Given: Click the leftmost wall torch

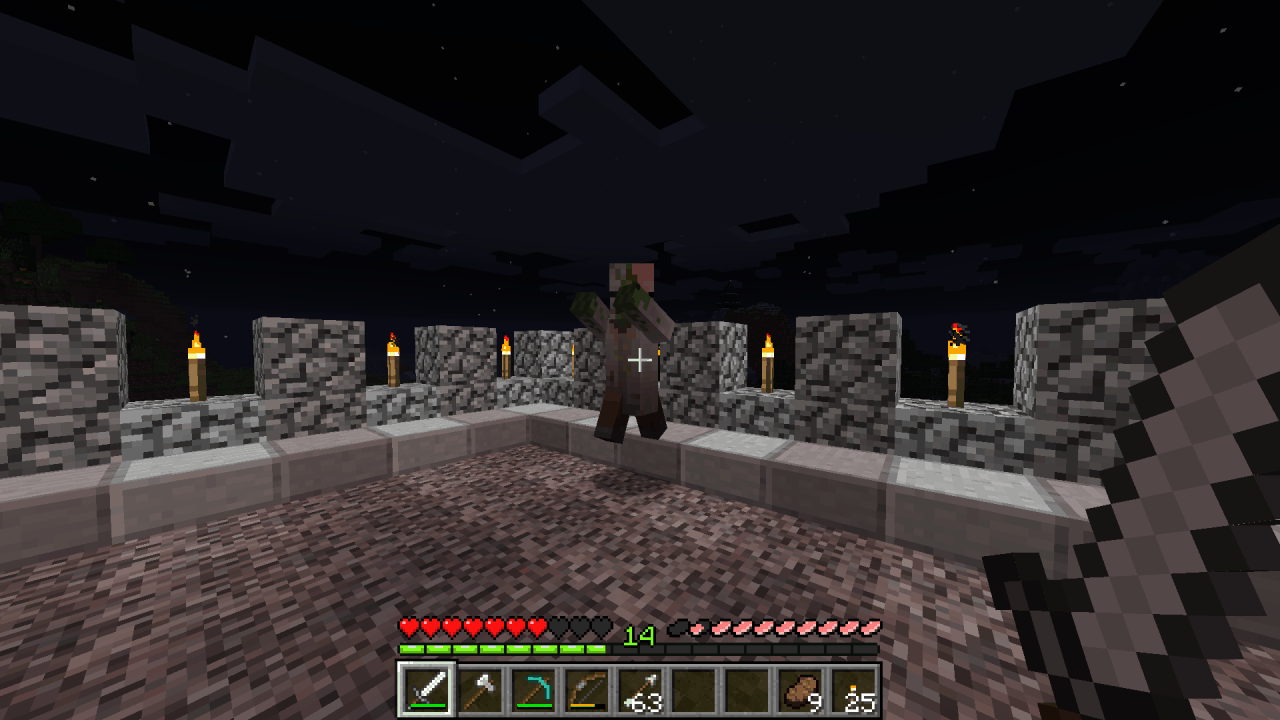Looking at the screenshot, I should pyautogui.click(x=196, y=365).
